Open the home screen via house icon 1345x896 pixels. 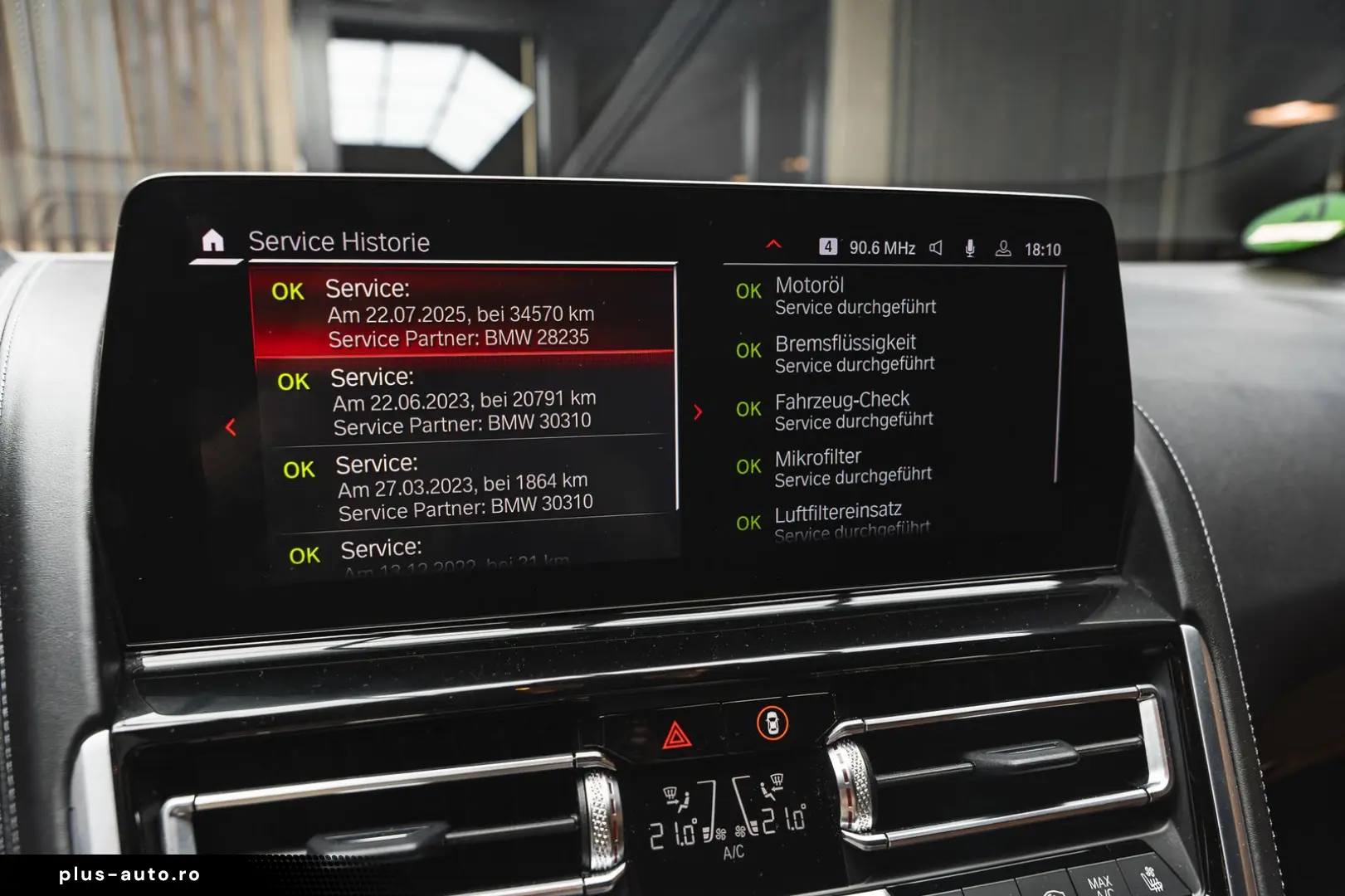click(213, 241)
